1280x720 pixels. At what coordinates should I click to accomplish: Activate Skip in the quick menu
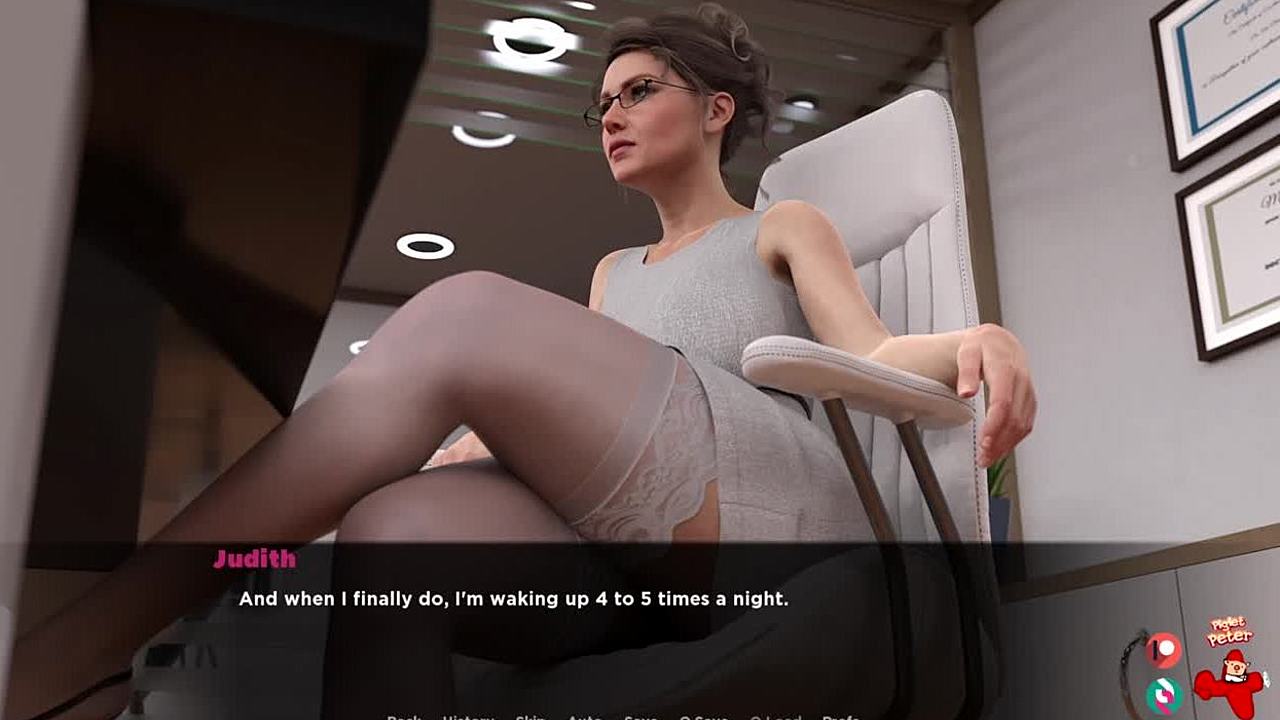tap(530, 716)
